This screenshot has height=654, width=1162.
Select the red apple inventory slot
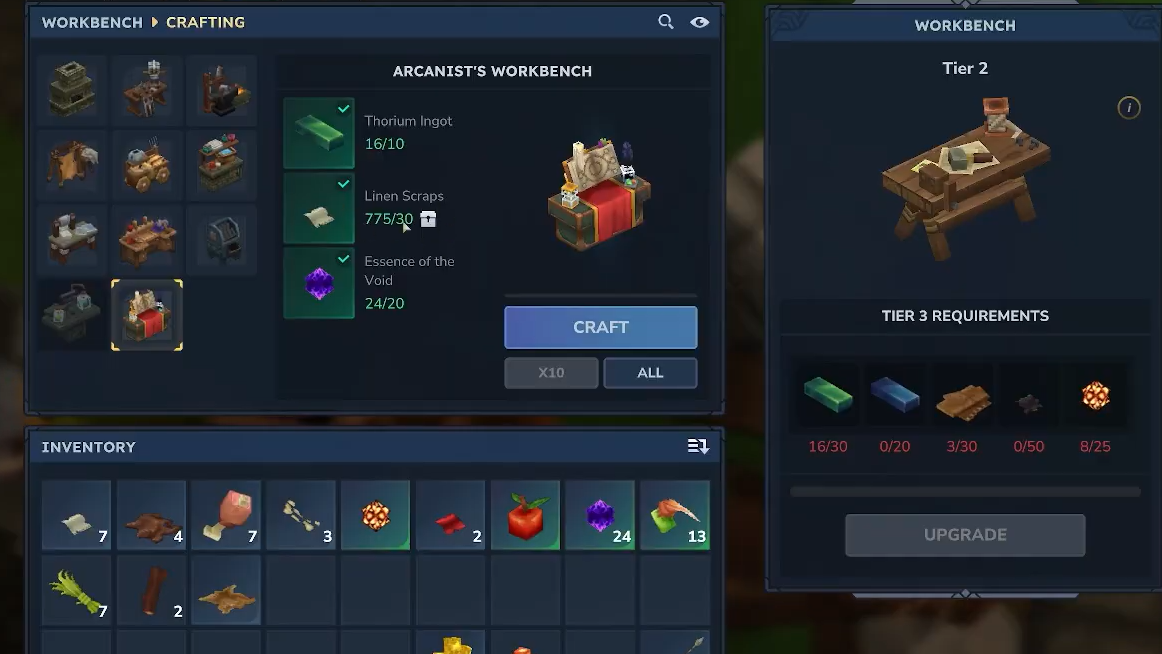(525, 515)
